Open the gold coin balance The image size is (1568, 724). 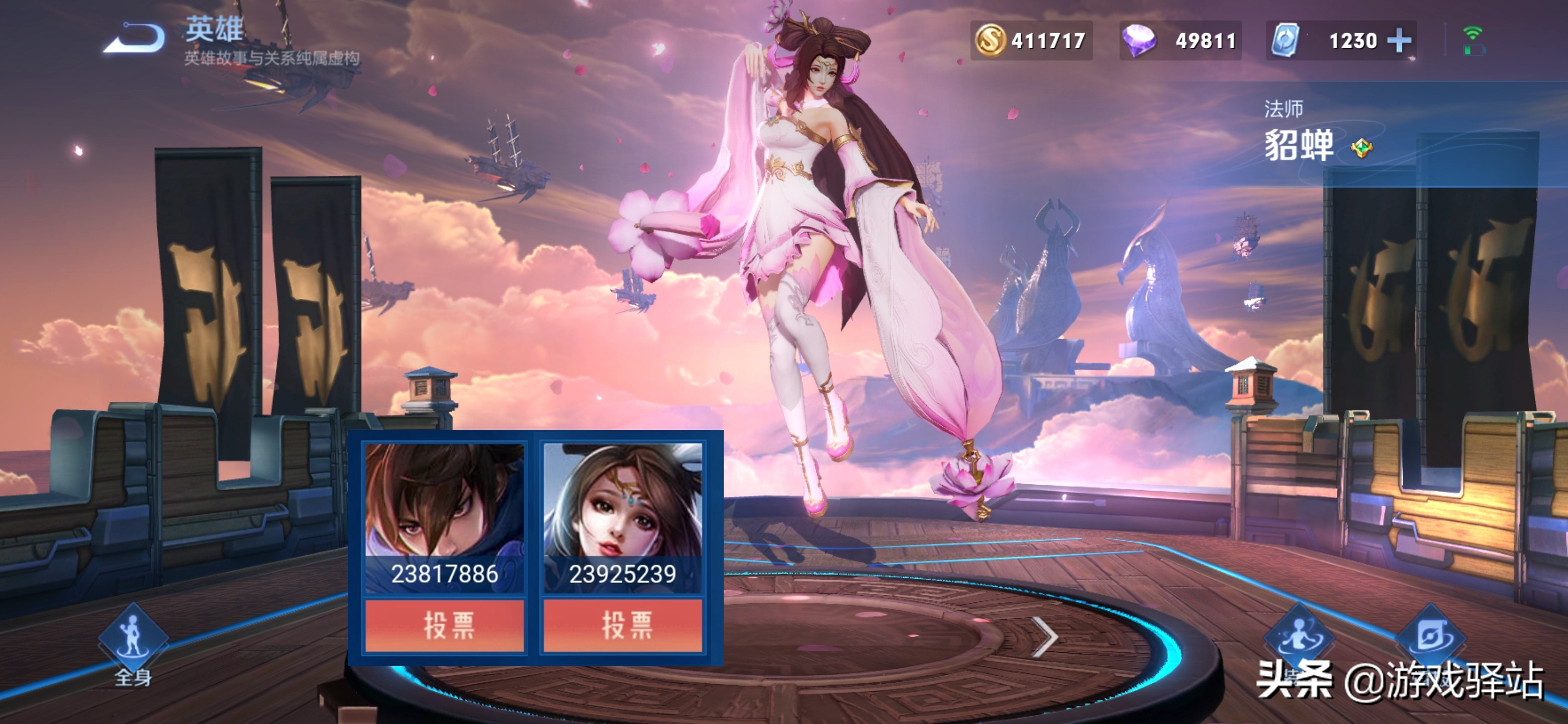[1031, 41]
